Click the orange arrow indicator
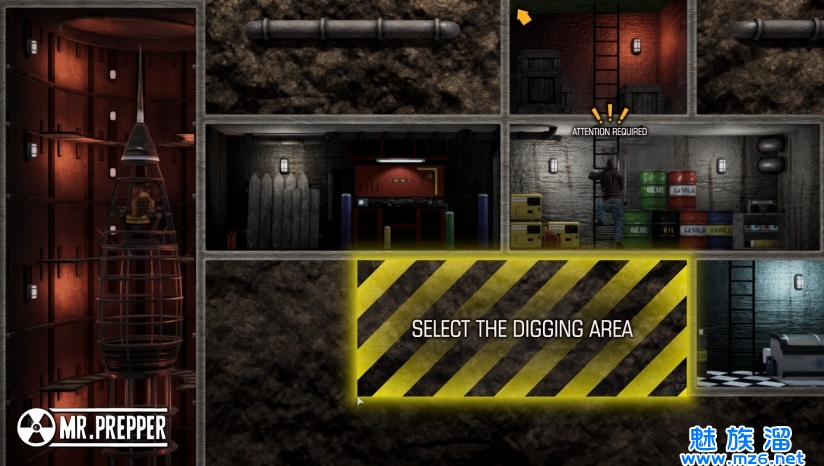Viewport: 824px width, 466px height. coord(523,16)
